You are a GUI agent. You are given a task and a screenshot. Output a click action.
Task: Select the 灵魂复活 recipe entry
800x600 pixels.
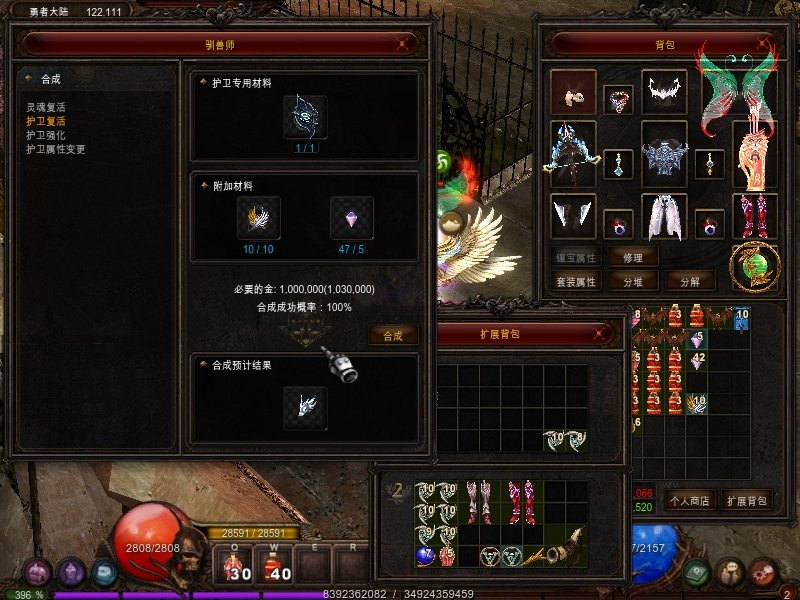pos(46,106)
